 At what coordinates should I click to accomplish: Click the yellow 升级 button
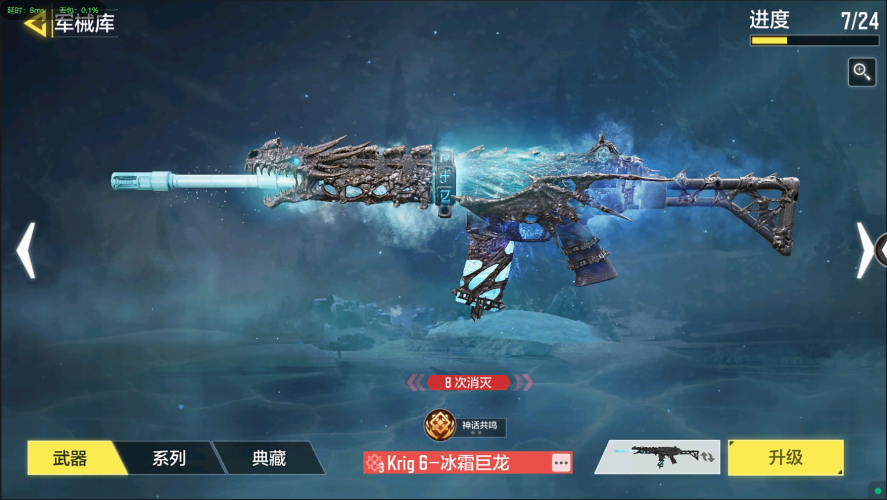(785, 457)
